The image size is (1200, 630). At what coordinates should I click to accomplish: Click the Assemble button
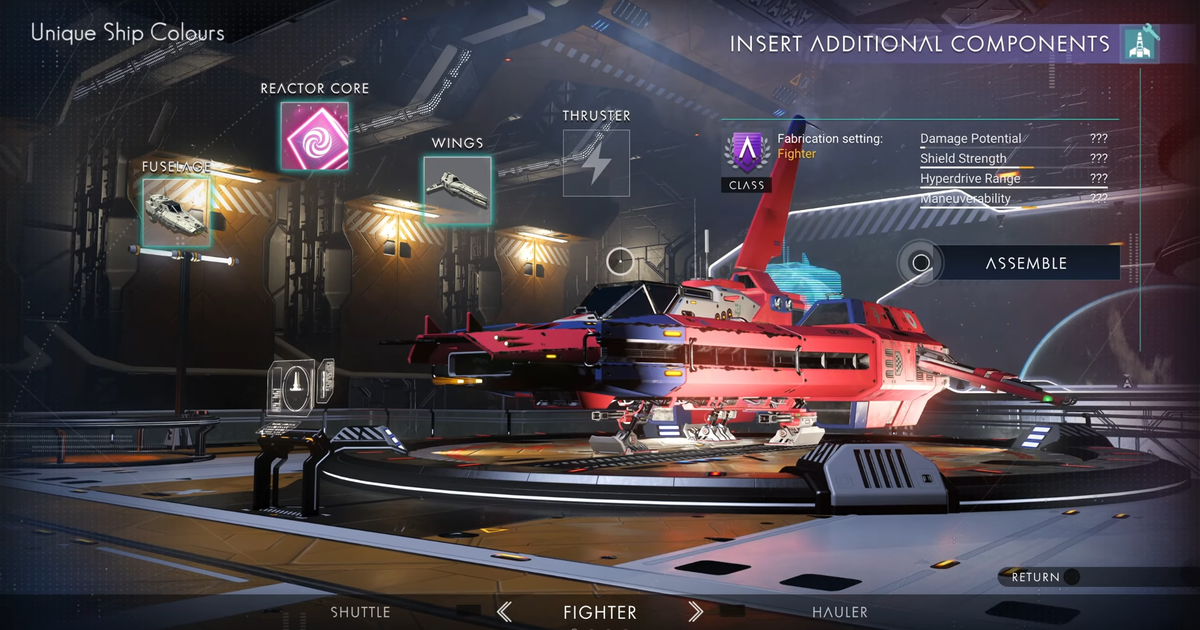[1025, 263]
